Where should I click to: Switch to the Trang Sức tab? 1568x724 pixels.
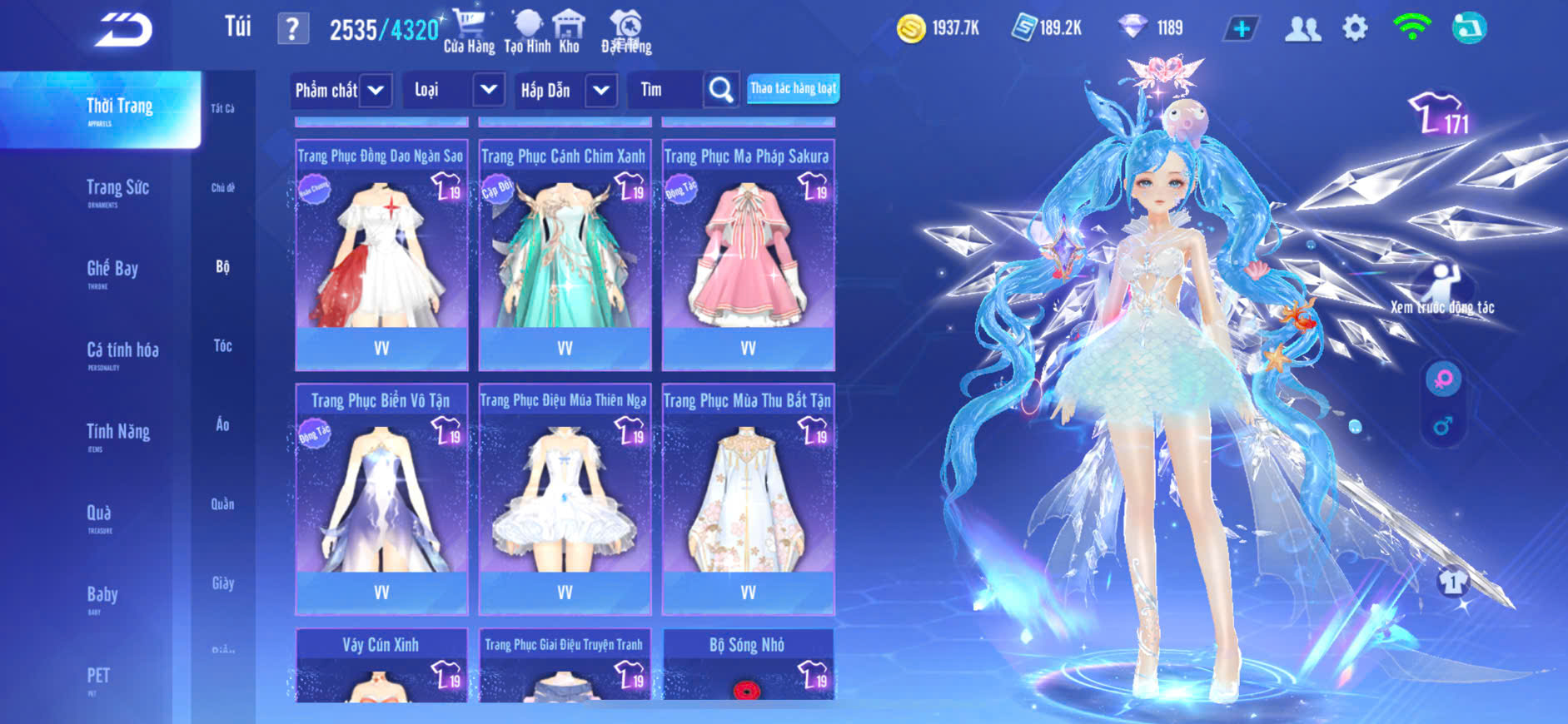[x=117, y=189]
